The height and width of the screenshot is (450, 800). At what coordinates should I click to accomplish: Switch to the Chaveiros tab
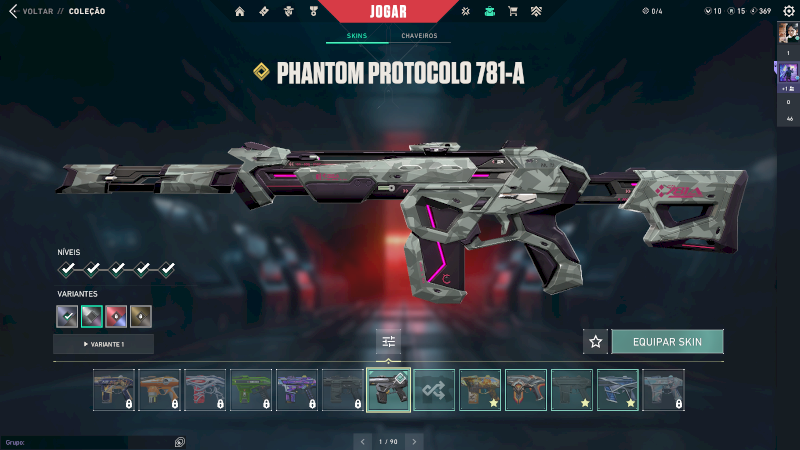(419, 36)
